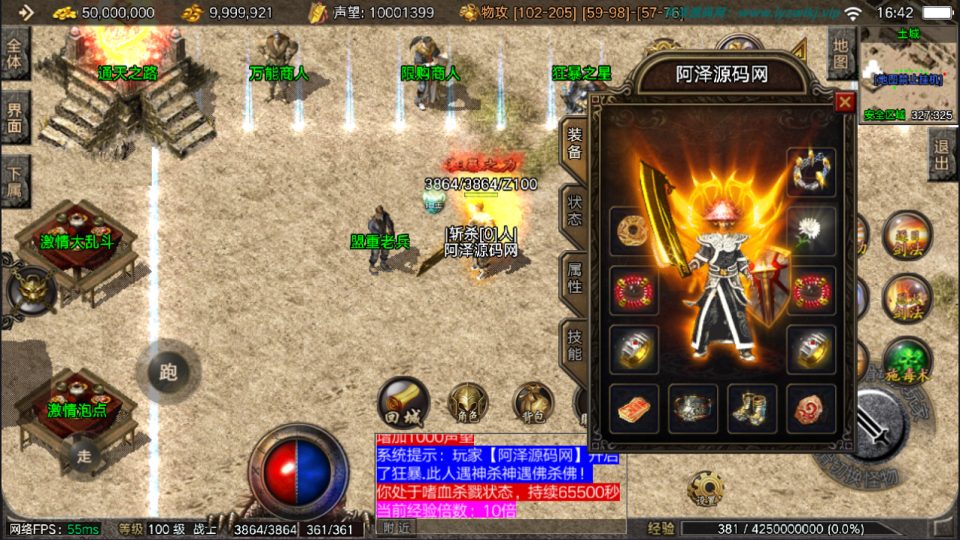Select the equipped boots slot
This screenshot has width=960, height=540.
click(x=752, y=408)
